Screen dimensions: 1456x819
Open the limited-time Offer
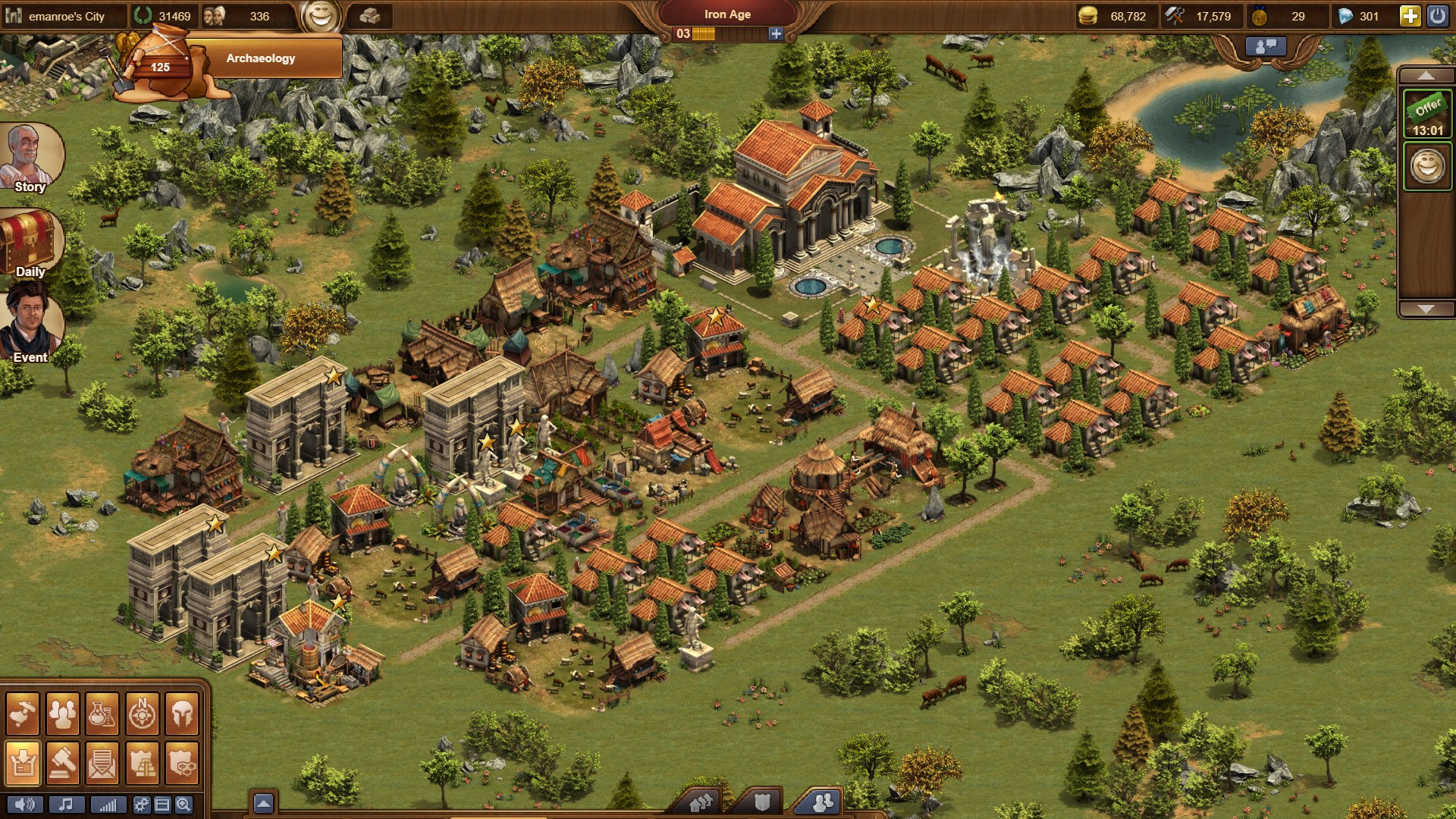1427,114
